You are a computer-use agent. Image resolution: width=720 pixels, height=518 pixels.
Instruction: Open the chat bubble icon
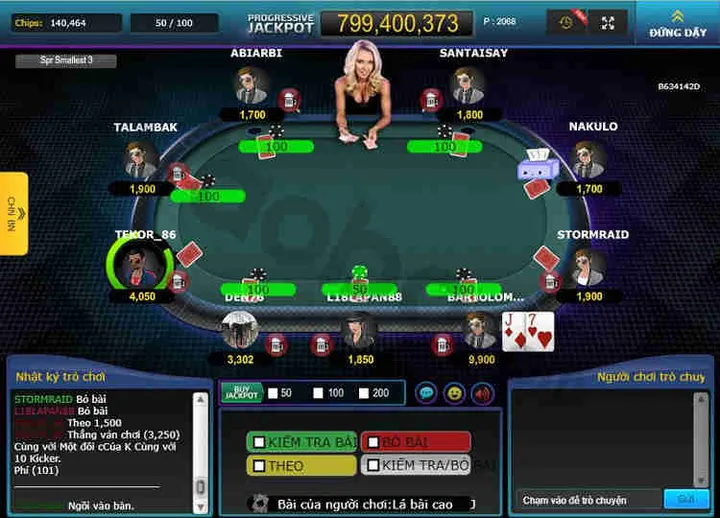[x=426, y=393]
